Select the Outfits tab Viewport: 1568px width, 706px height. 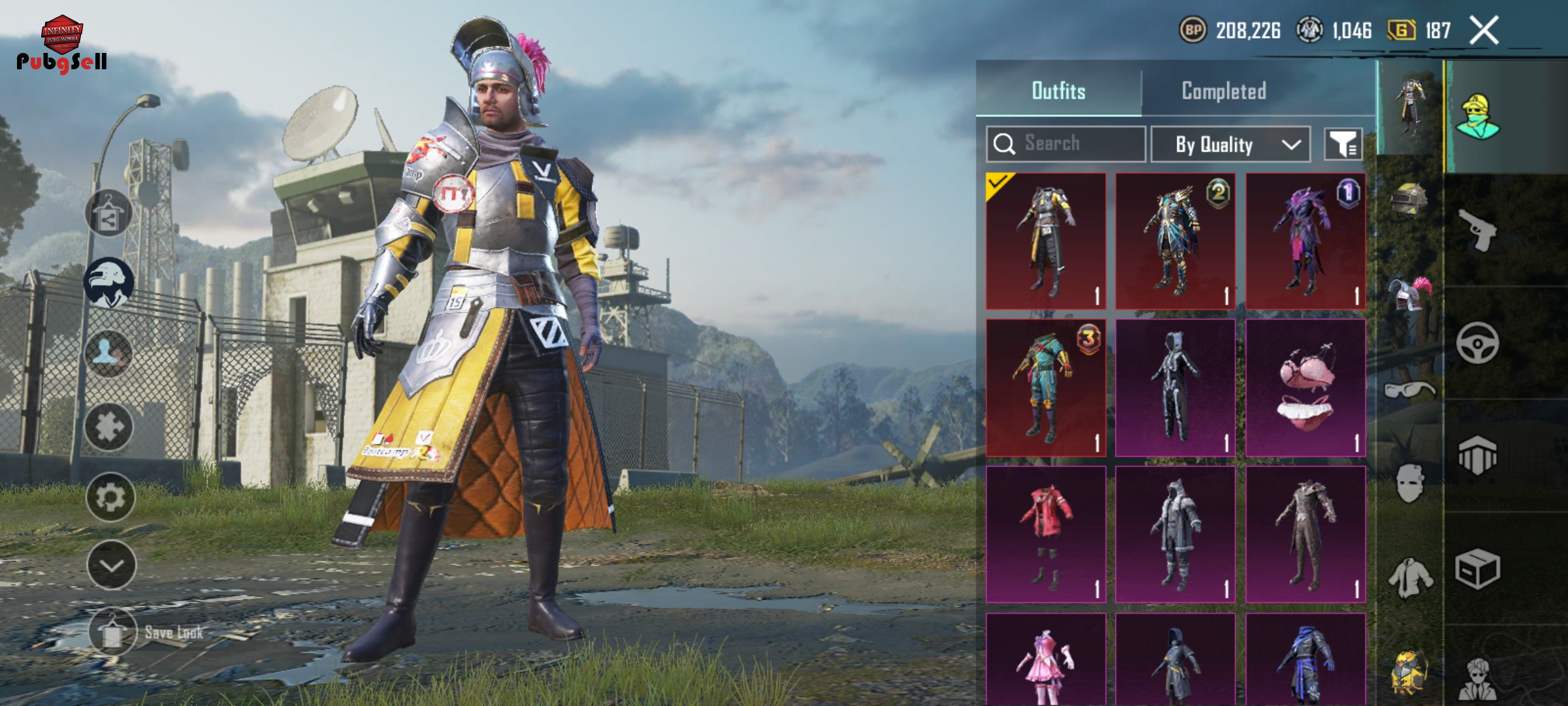1058,91
